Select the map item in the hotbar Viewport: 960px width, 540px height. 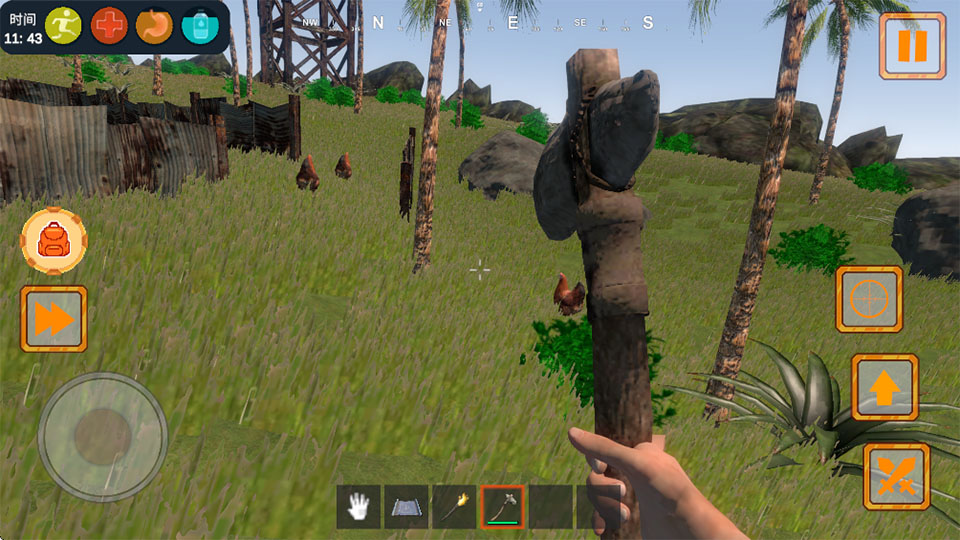click(406, 507)
